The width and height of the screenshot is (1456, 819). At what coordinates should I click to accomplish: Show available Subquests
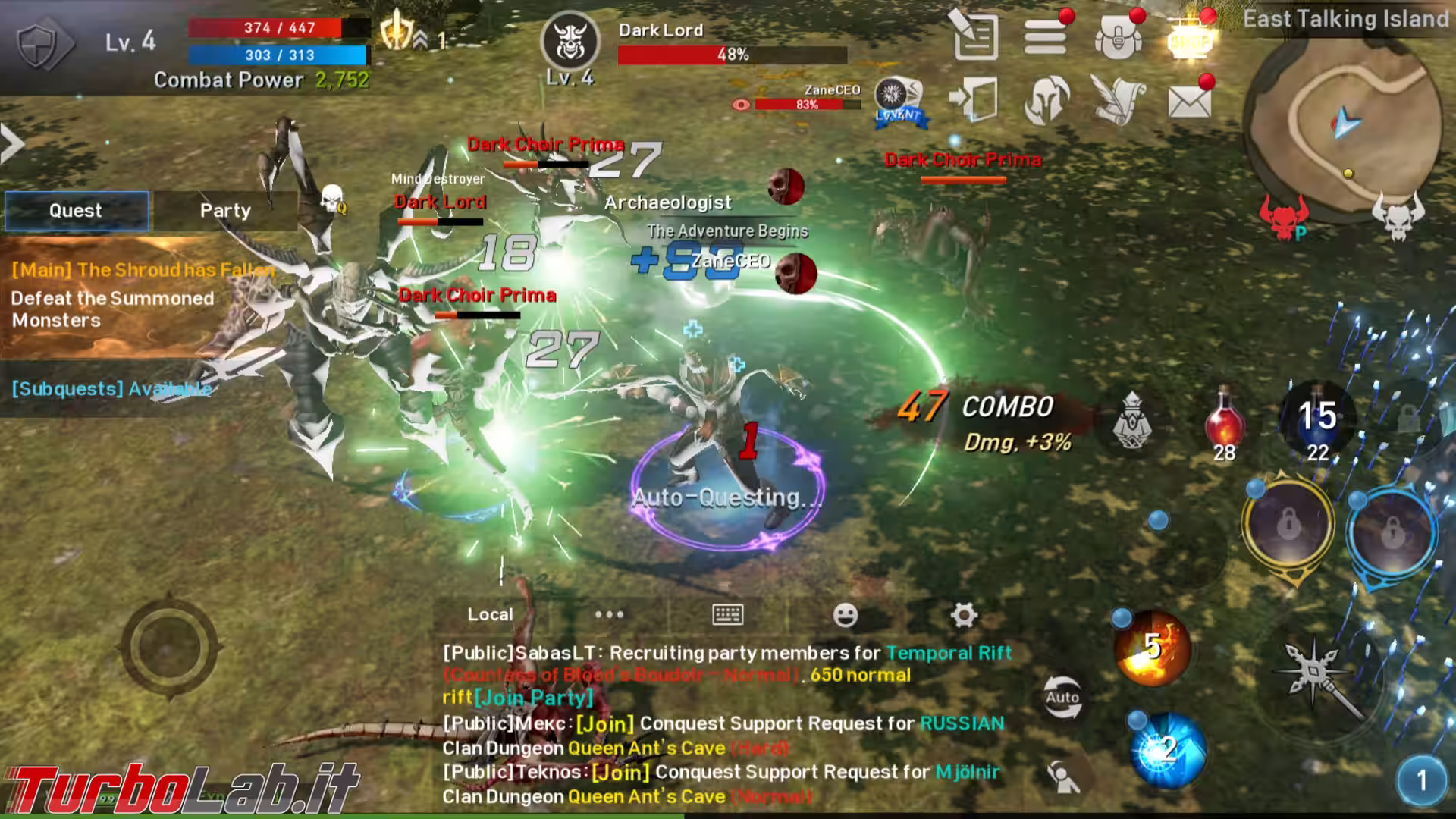point(111,389)
